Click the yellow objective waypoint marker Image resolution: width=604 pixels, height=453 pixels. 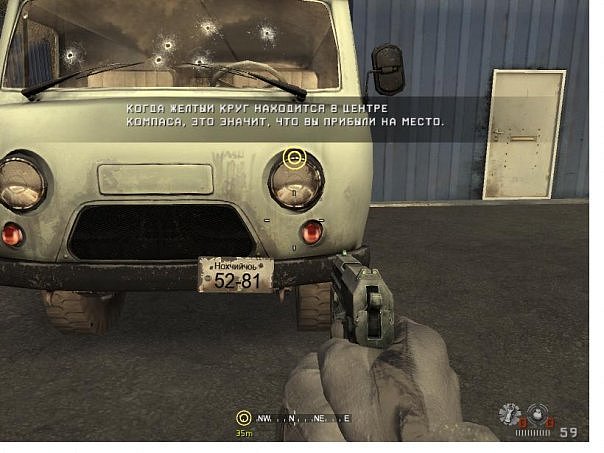(293, 157)
